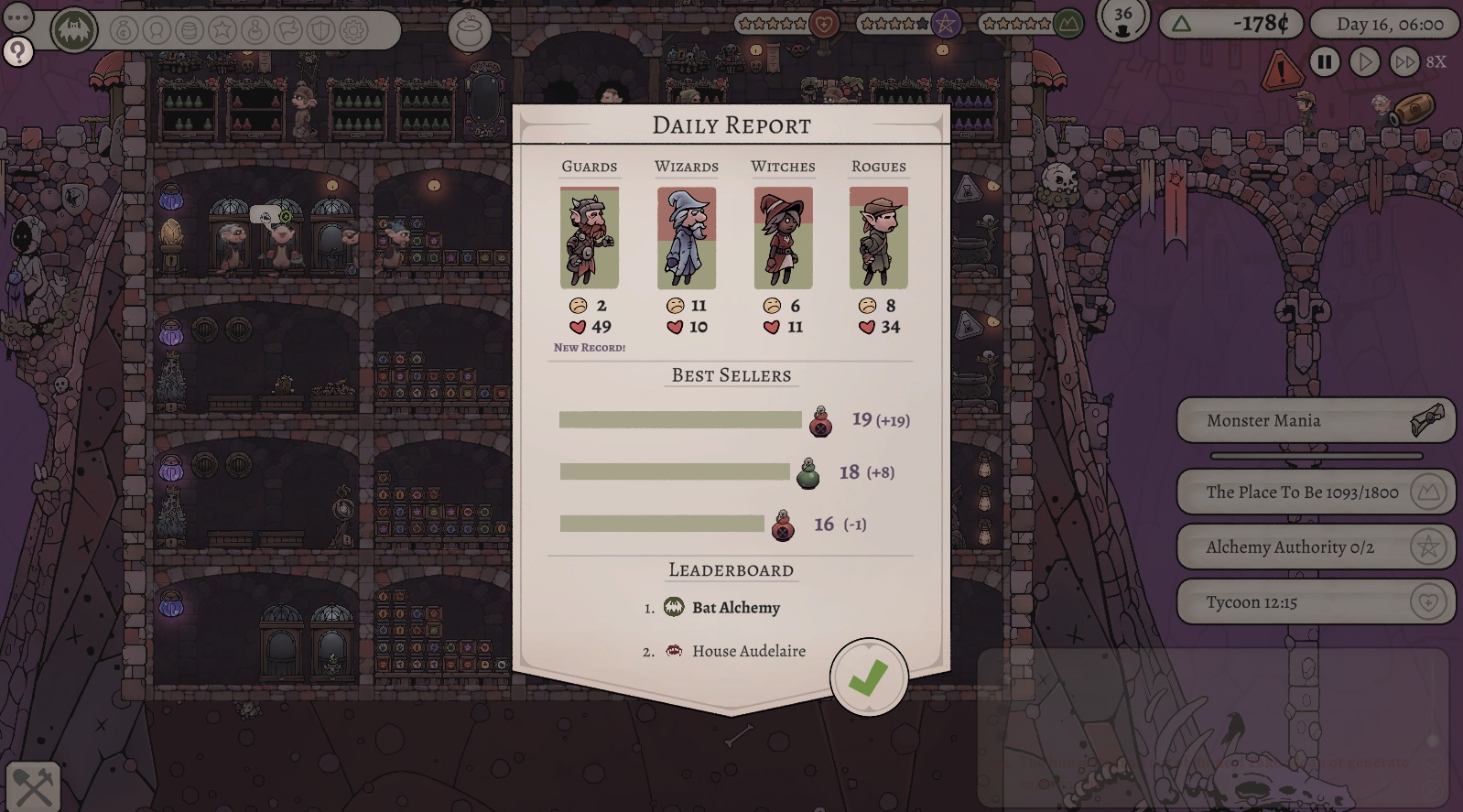Open the gear settings in toolbar

pos(353,31)
